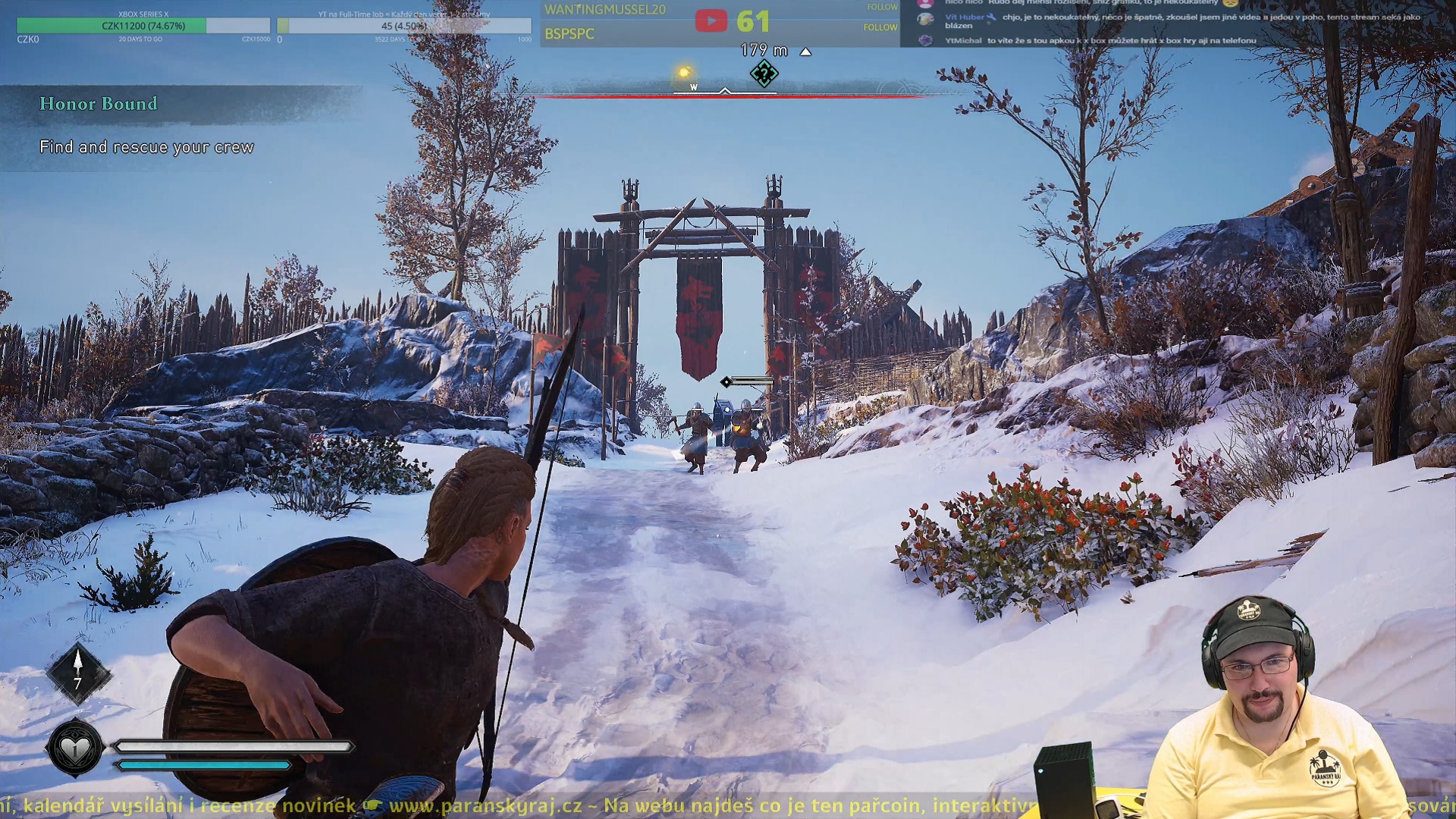Select the arrow quiver icon showing 7
Viewport: 1456px width, 819px height.
click(77, 672)
